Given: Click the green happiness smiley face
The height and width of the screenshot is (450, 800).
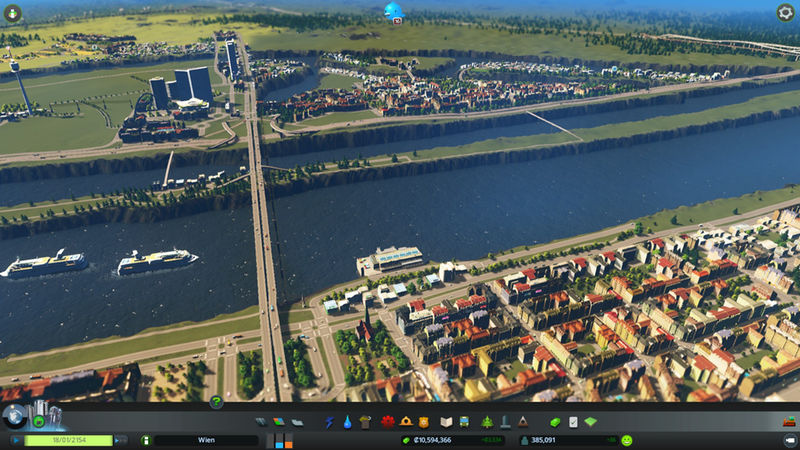Looking at the screenshot, I should (626, 440).
